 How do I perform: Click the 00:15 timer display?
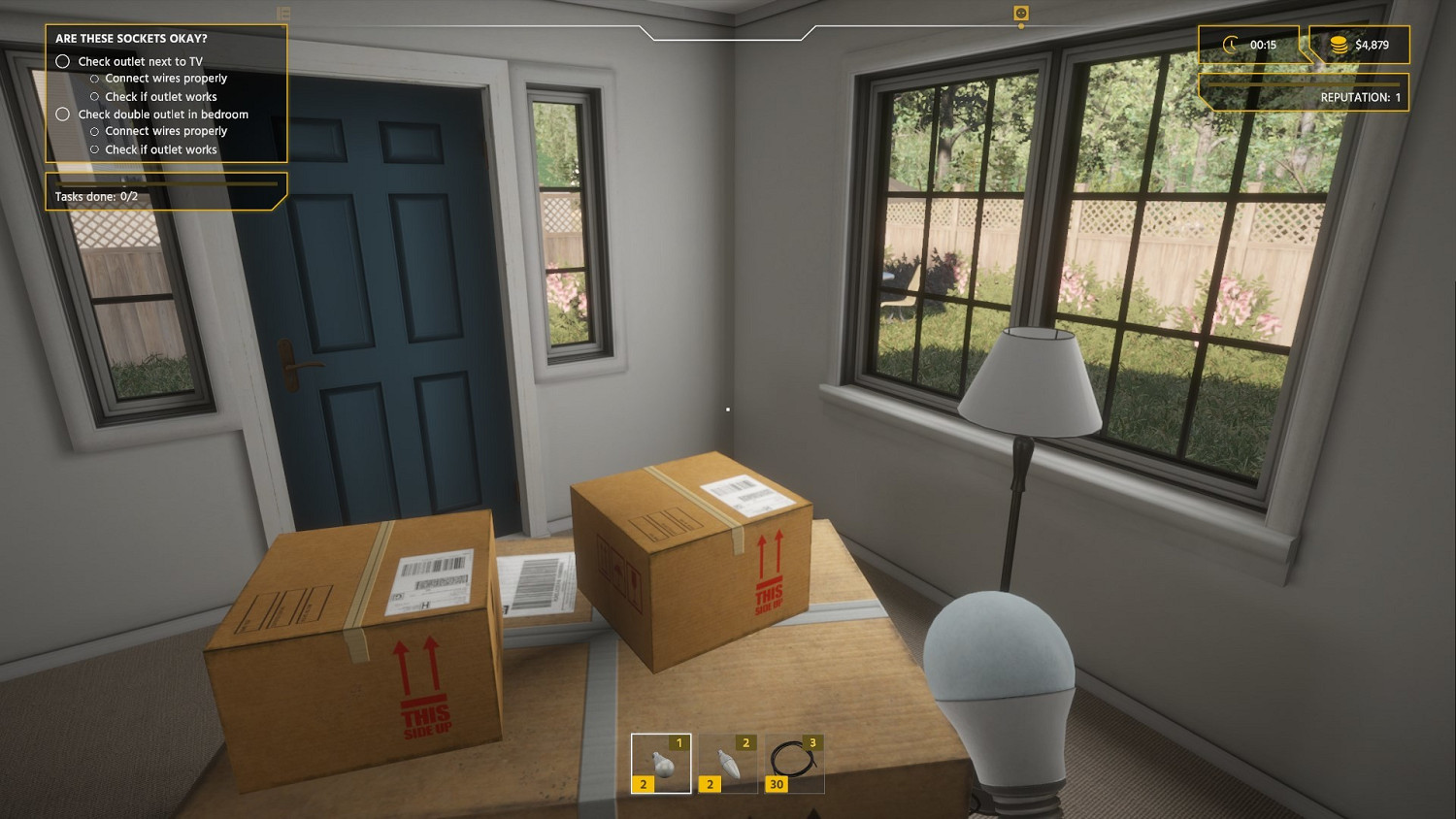pos(1262,45)
